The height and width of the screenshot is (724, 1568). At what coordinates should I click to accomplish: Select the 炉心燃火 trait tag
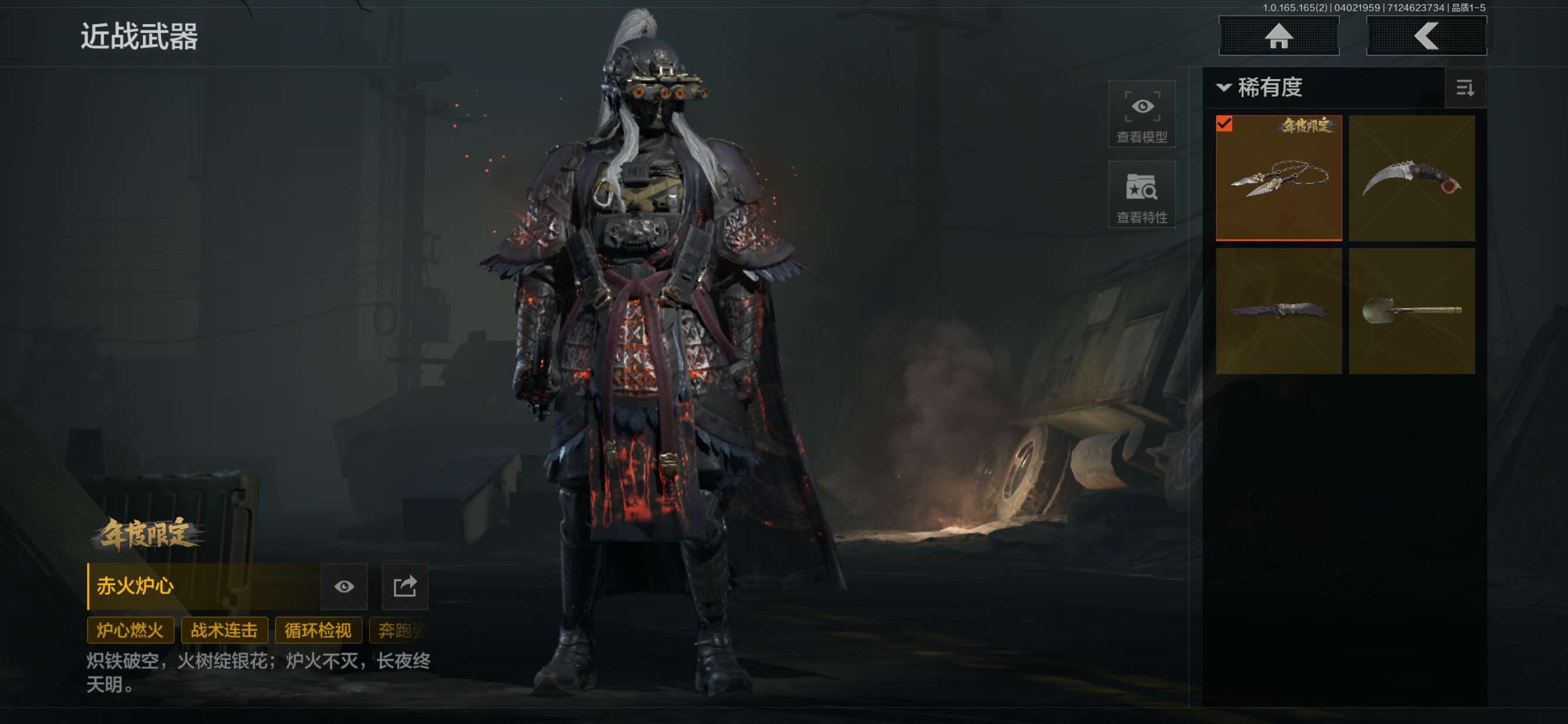coord(130,630)
